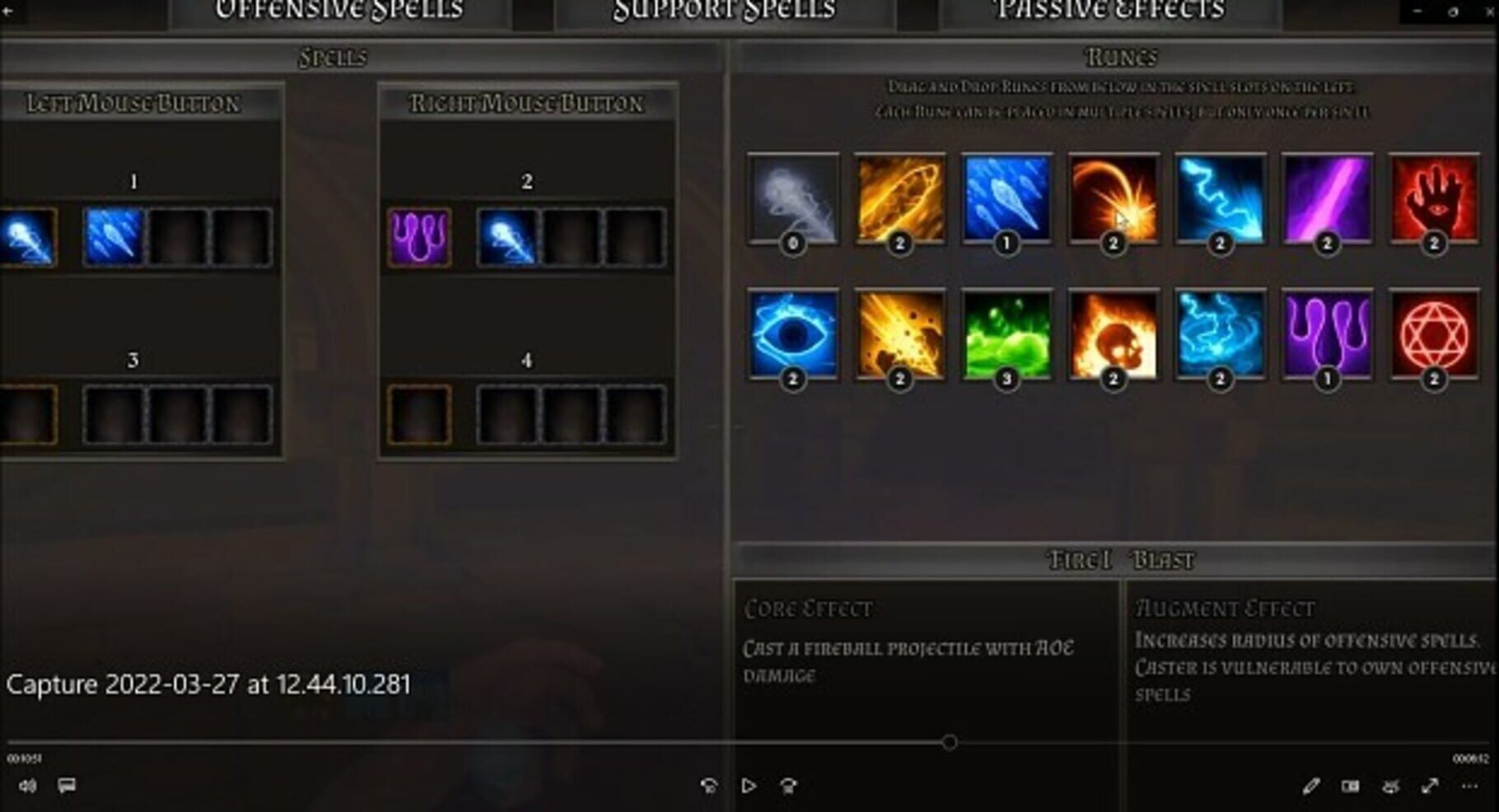This screenshot has width=1499, height=812.
Task: Select the white wisp rune with 0 charges
Action: (793, 198)
